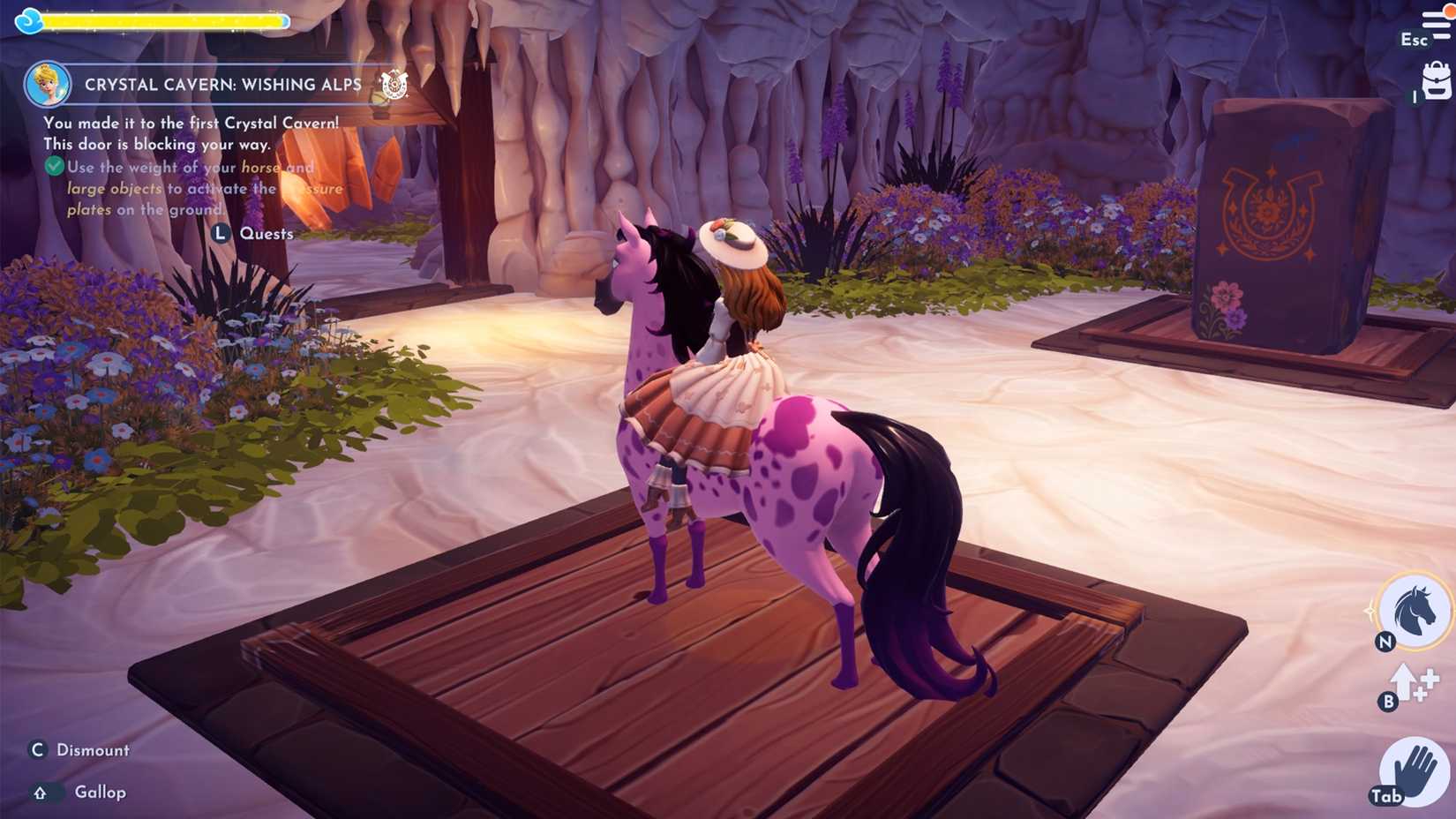This screenshot has height=819, width=1456.
Task: Click the Dismount button
Action: tap(93, 749)
